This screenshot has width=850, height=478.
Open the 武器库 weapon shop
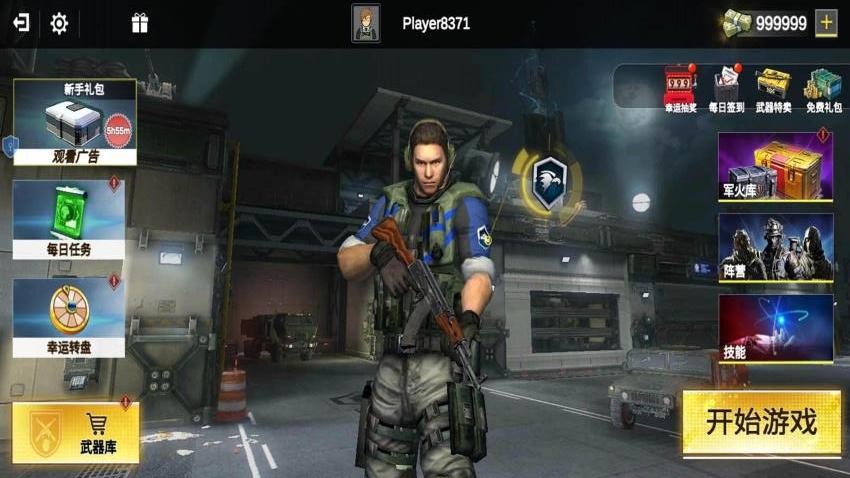tap(76, 433)
